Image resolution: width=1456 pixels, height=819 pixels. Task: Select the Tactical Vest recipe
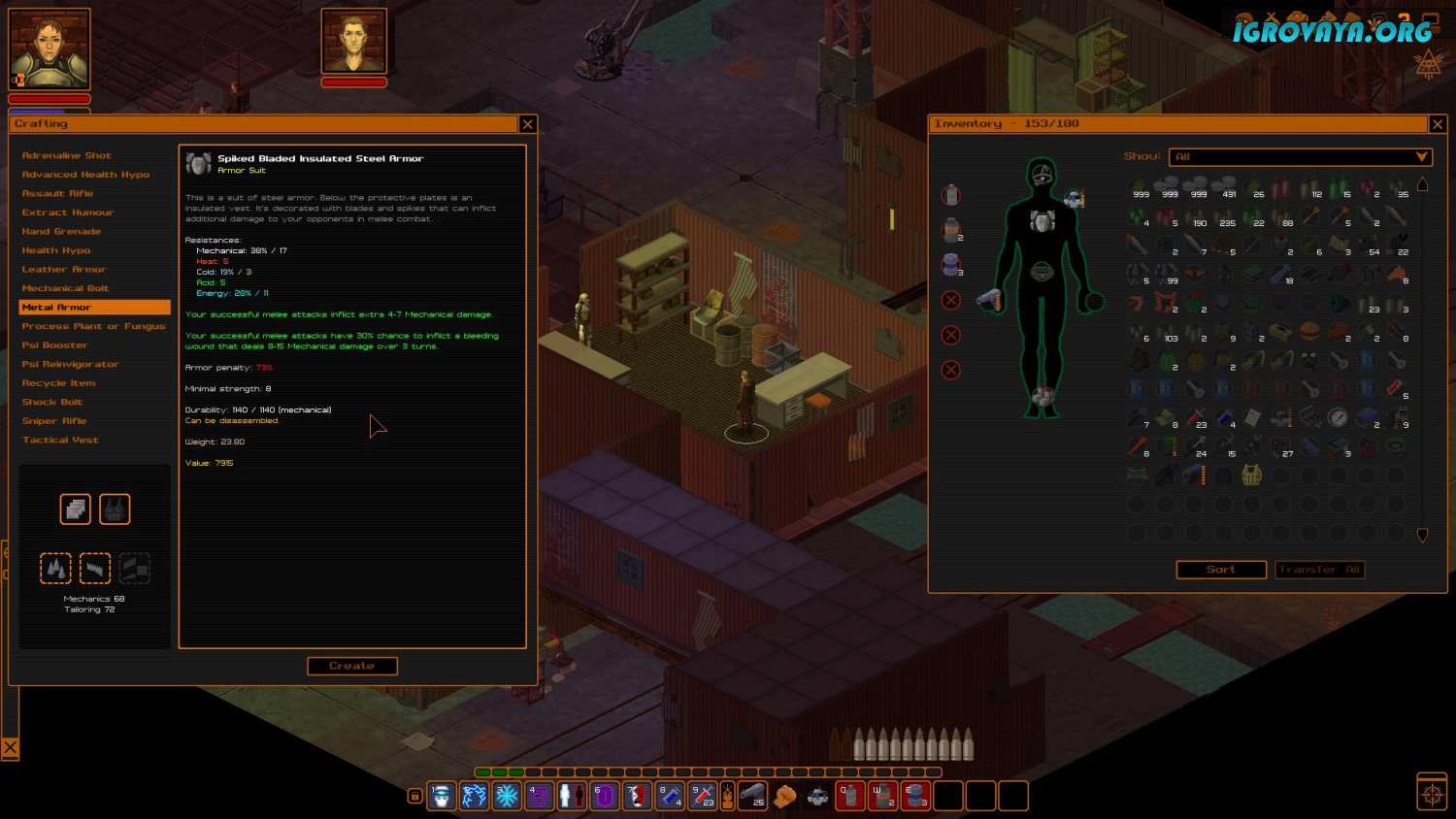point(60,440)
